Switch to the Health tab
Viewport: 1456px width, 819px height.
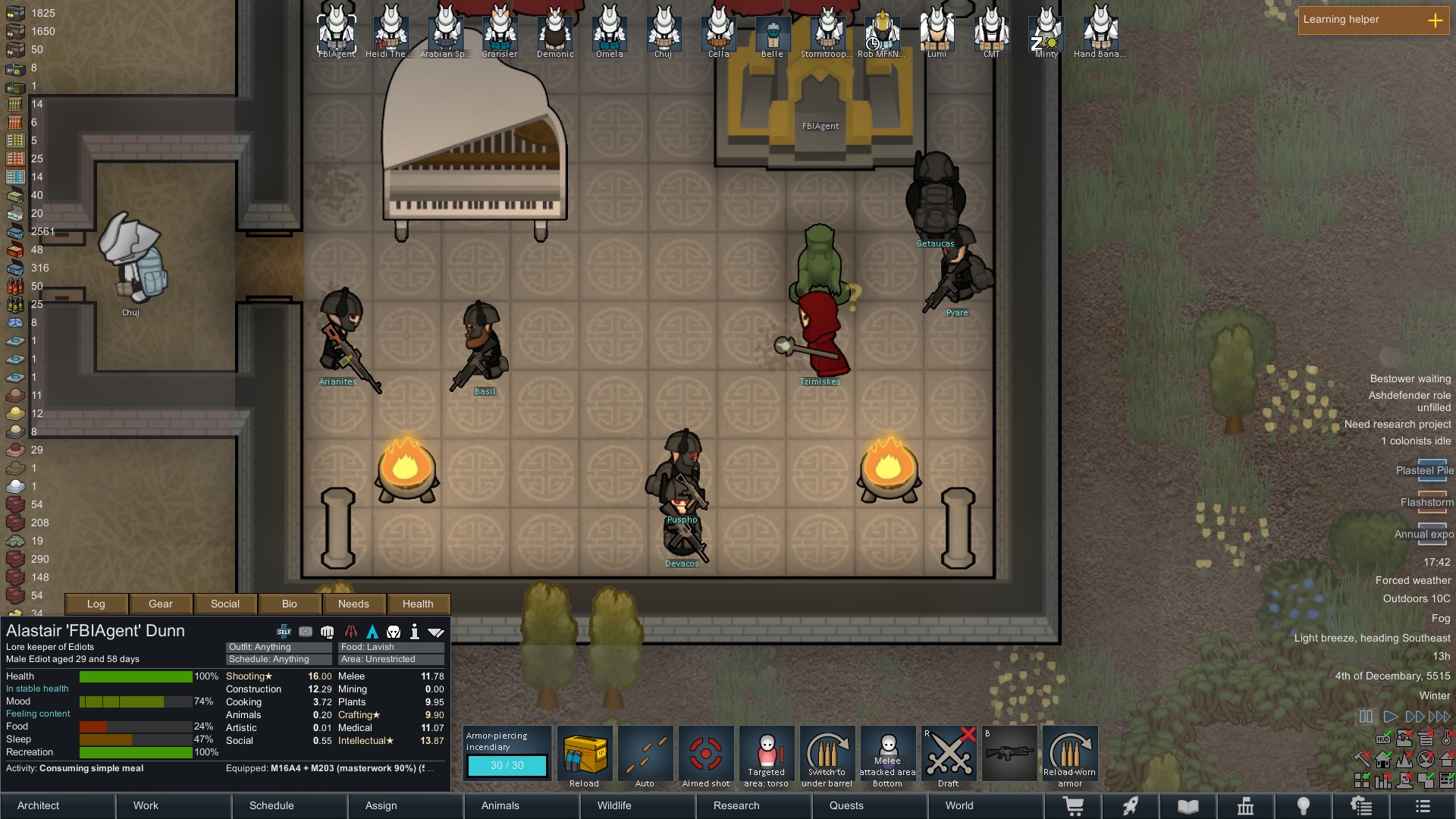tap(418, 604)
